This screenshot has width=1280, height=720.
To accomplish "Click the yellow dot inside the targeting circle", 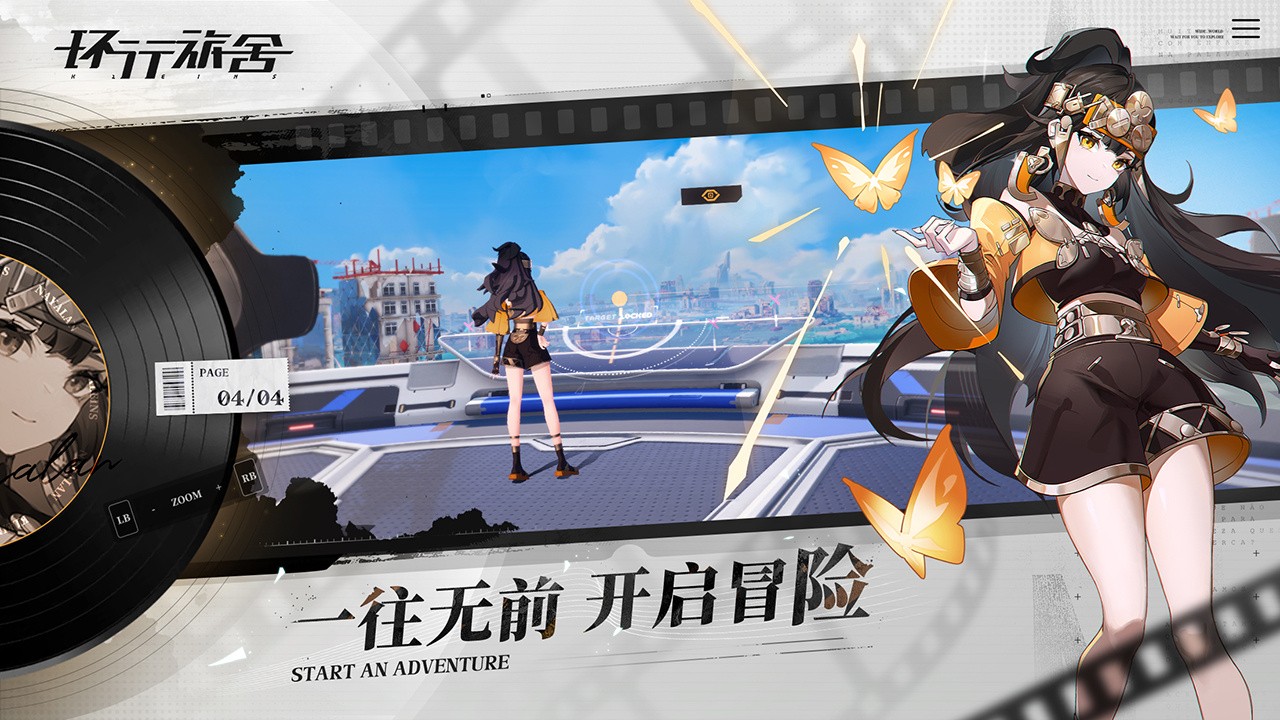I will (x=619, y=297).
